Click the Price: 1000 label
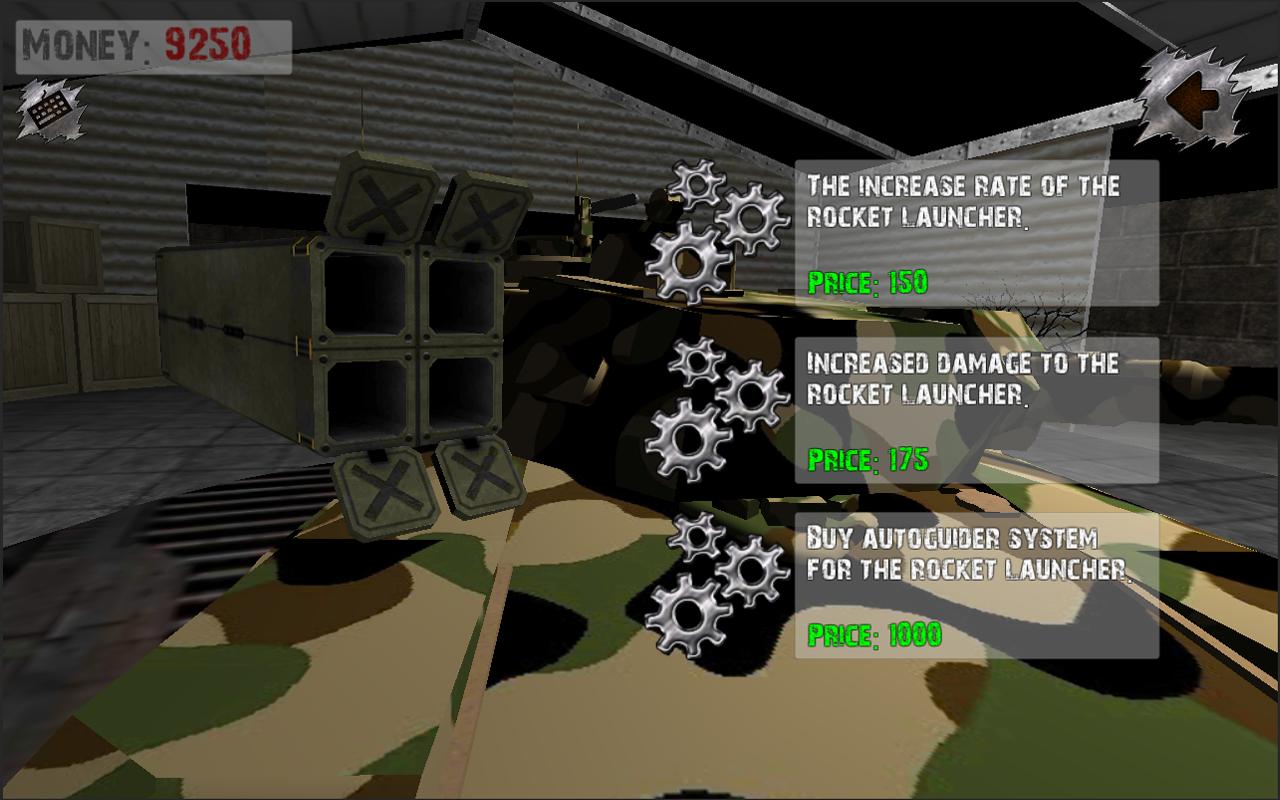This screenshot has width=1280, height=800. 872,632
